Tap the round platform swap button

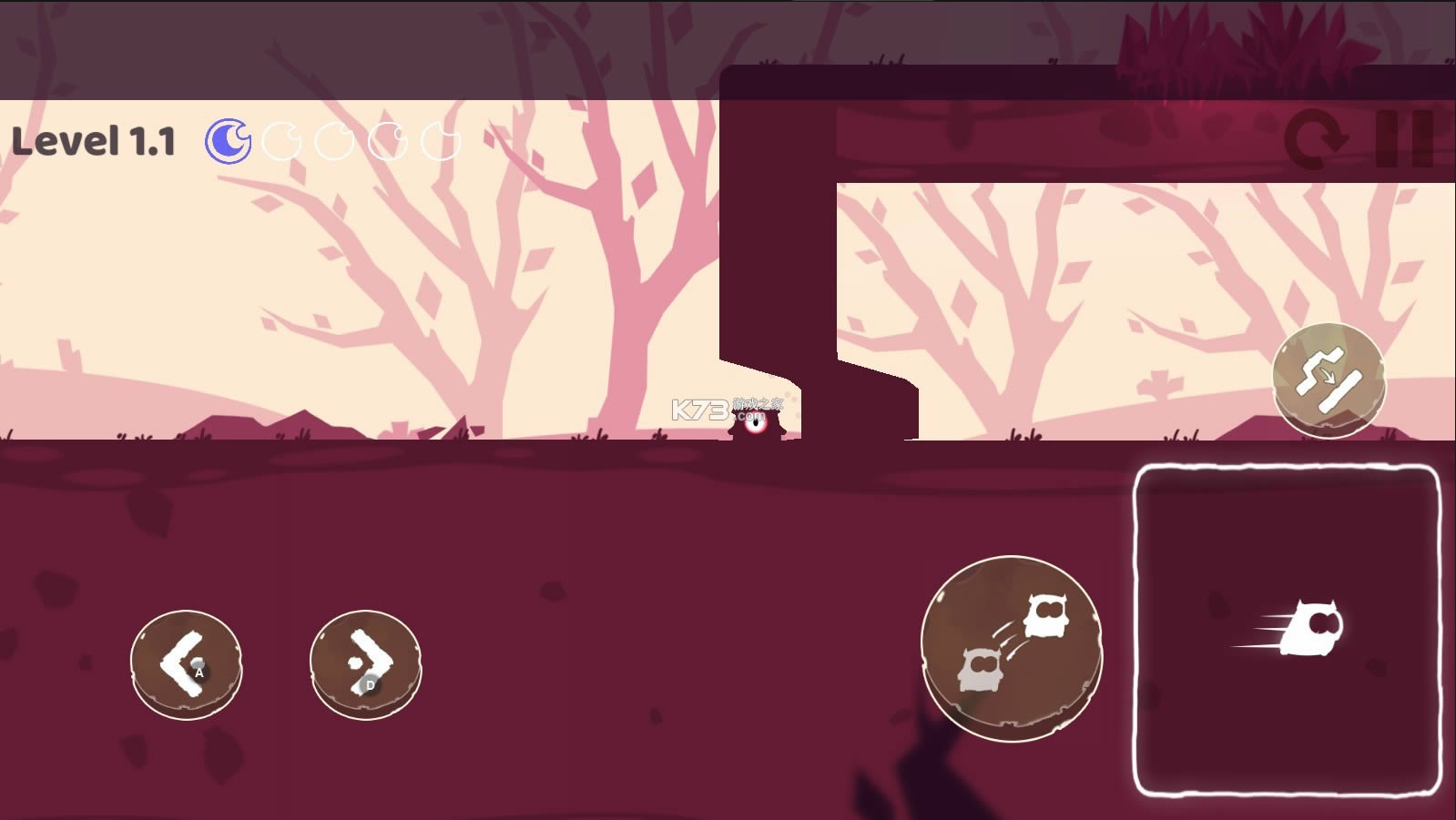(1329, 379)
